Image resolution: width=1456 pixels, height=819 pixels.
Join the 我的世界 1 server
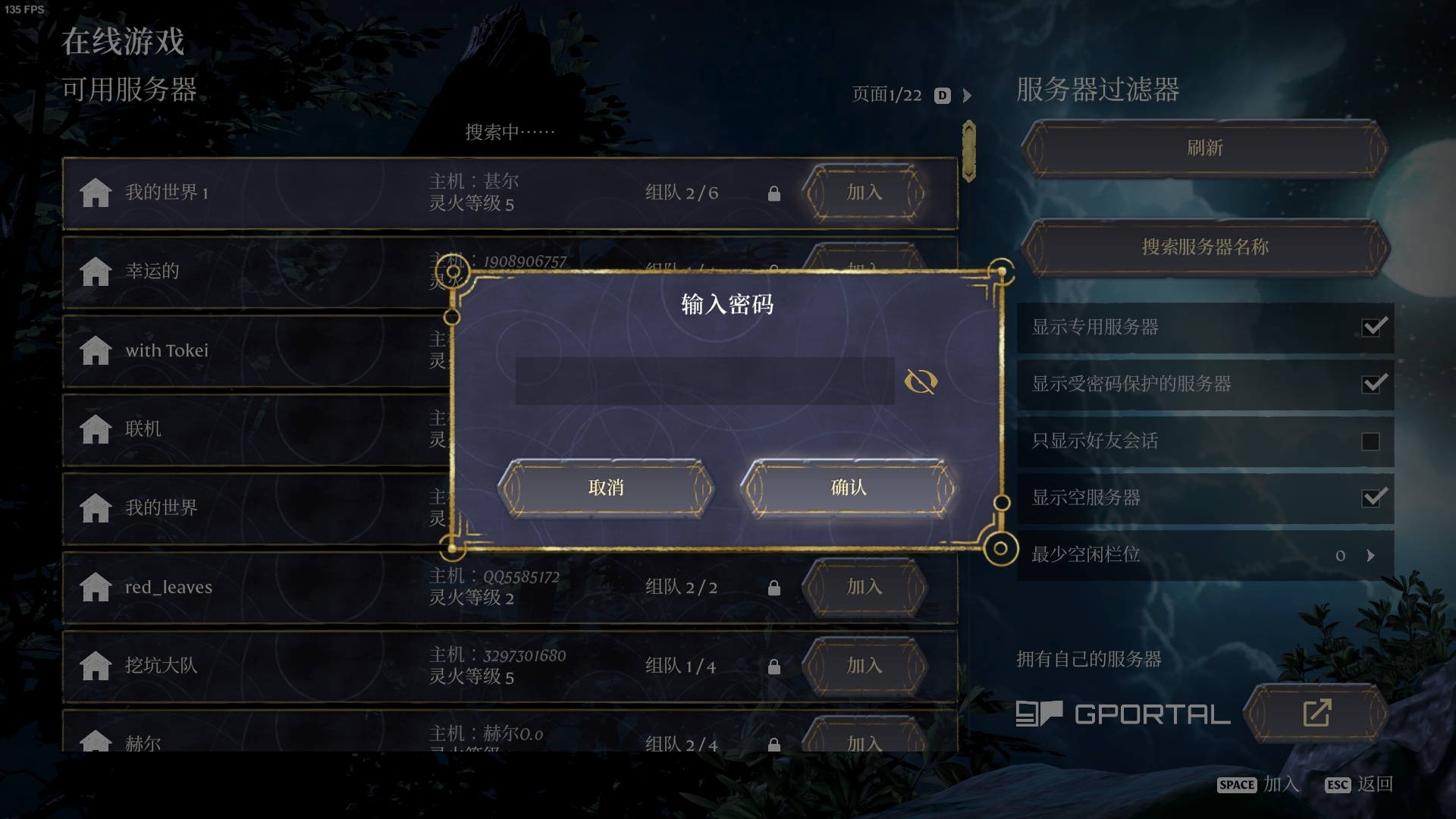(864, 193)
